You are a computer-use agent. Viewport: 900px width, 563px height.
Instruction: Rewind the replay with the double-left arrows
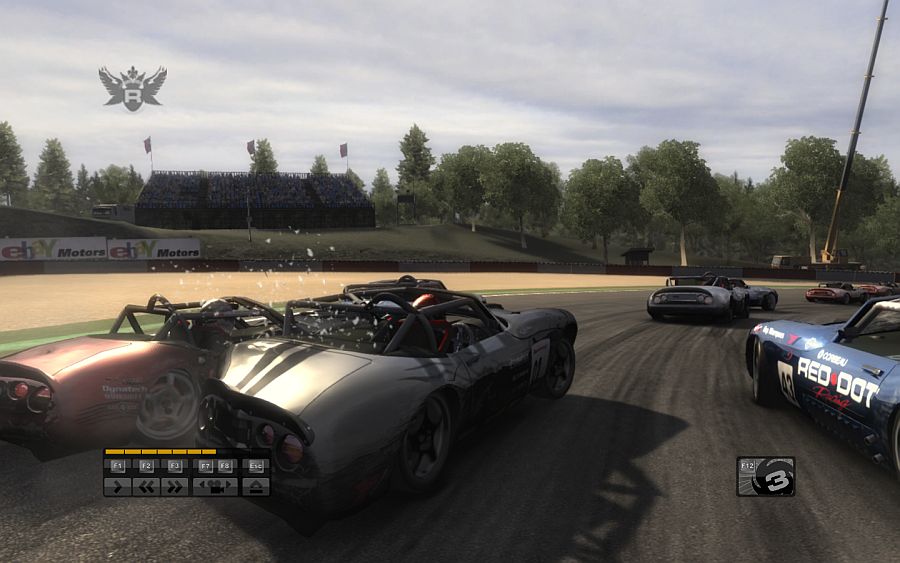[146, 487]
